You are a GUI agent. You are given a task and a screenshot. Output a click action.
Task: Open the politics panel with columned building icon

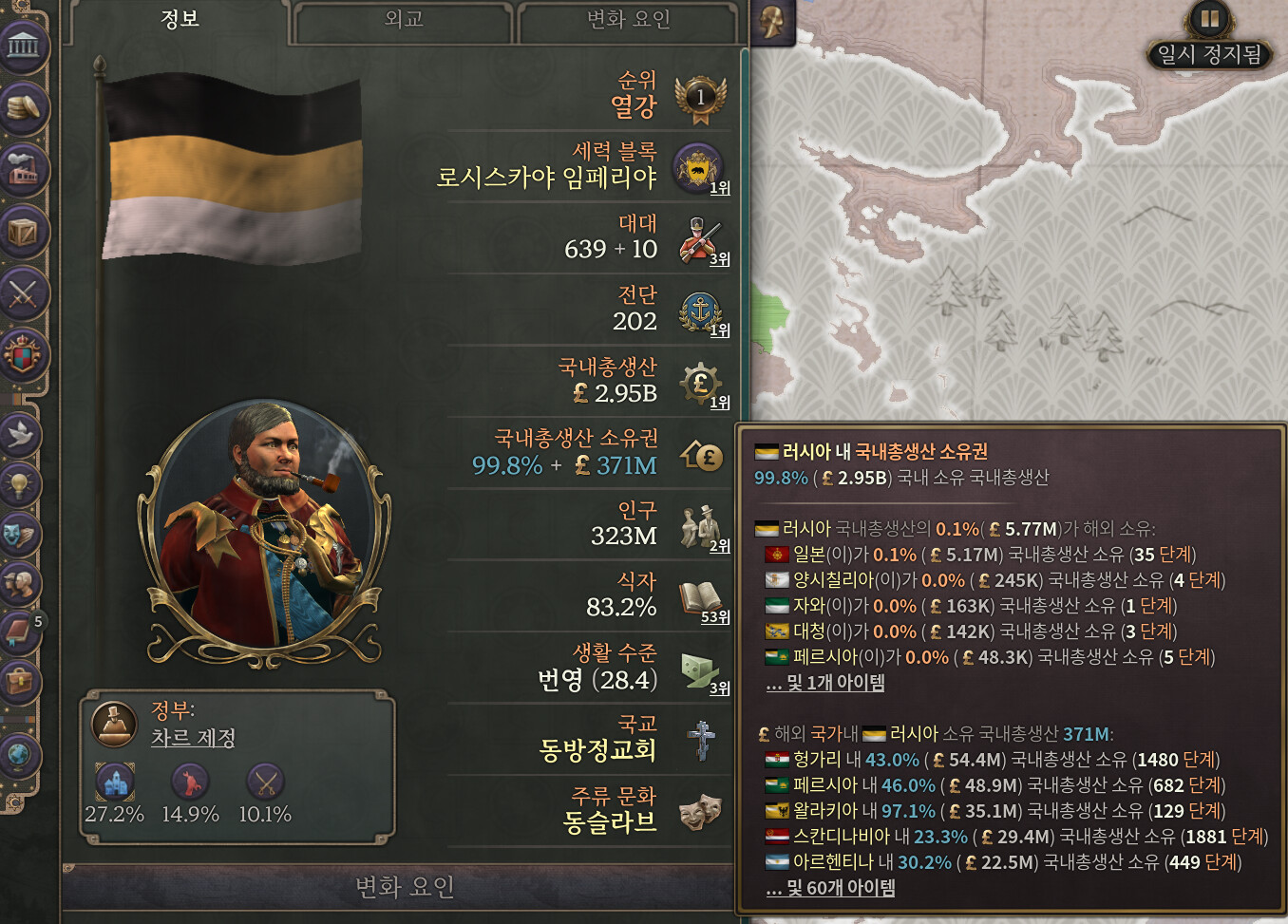[23, 46]
